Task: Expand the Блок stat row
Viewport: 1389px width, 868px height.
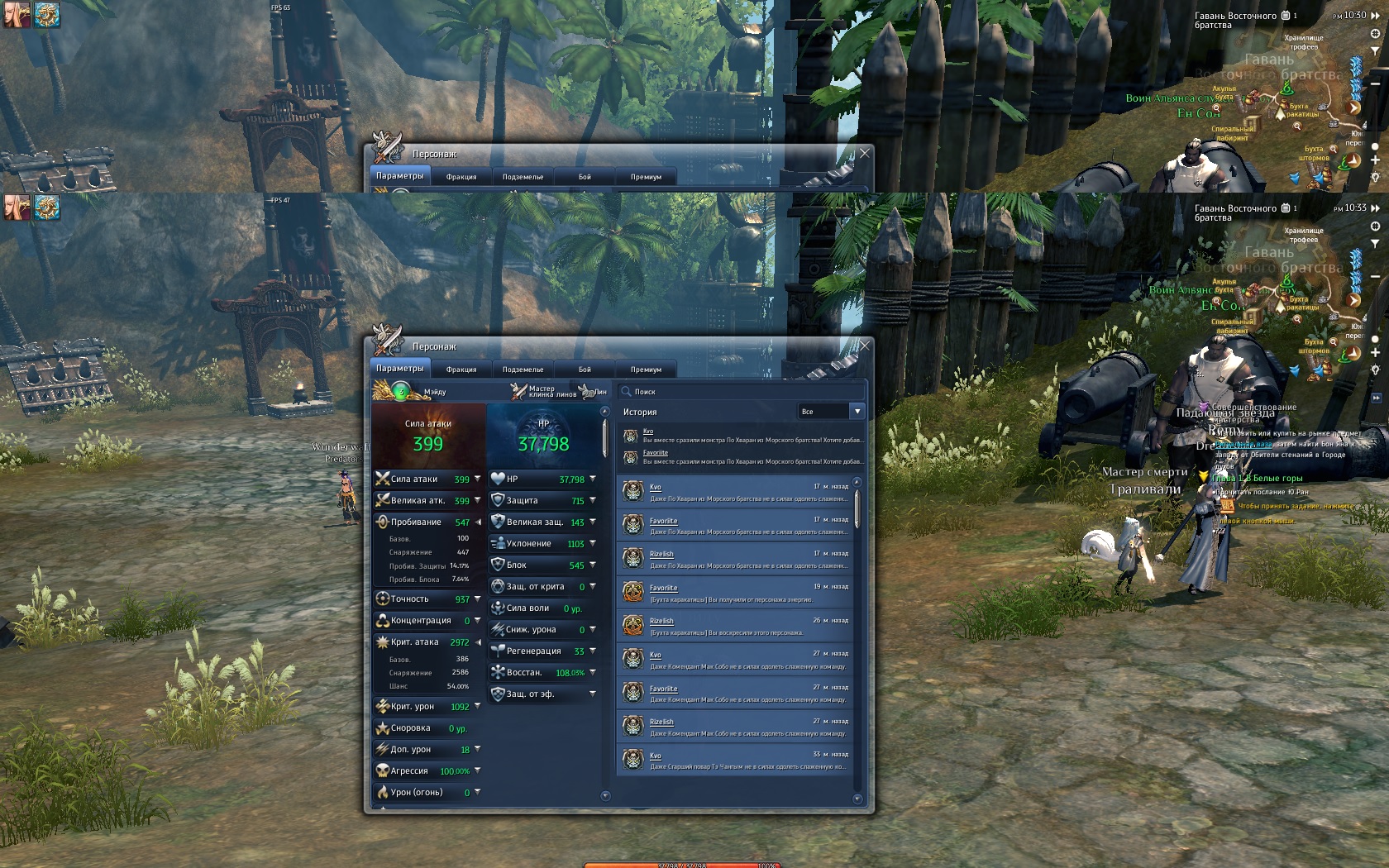Action: pos(593,565)
